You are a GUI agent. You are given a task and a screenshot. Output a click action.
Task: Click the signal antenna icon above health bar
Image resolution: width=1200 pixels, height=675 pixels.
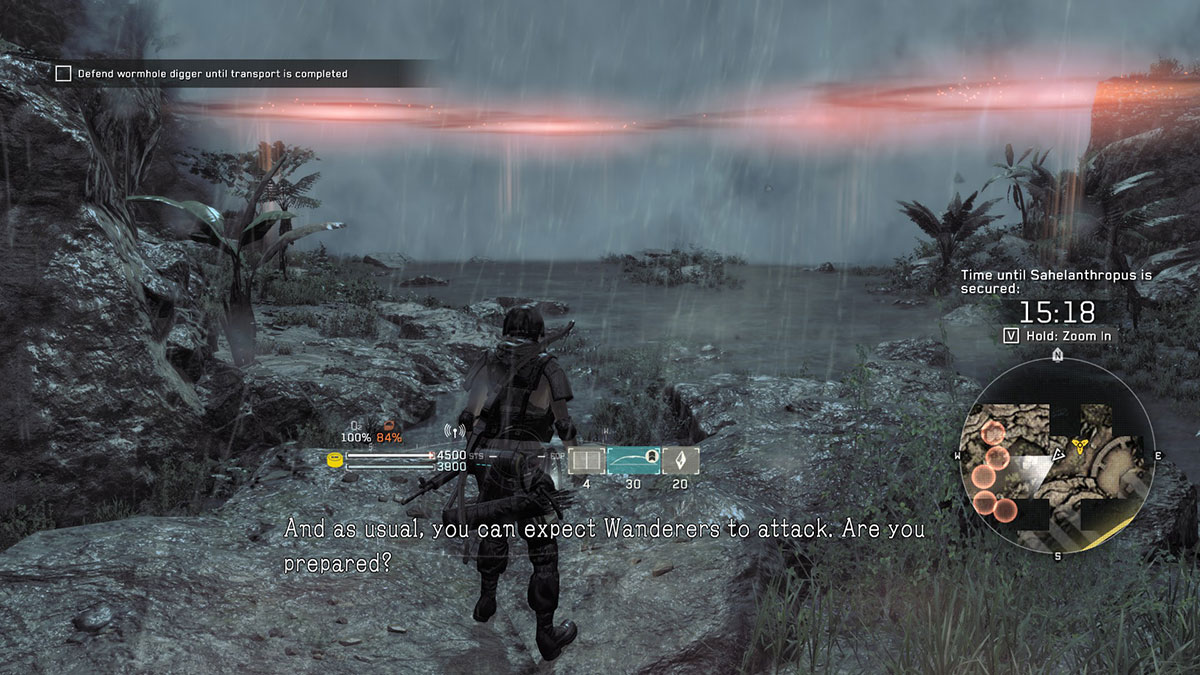click(x=453, y=433)
